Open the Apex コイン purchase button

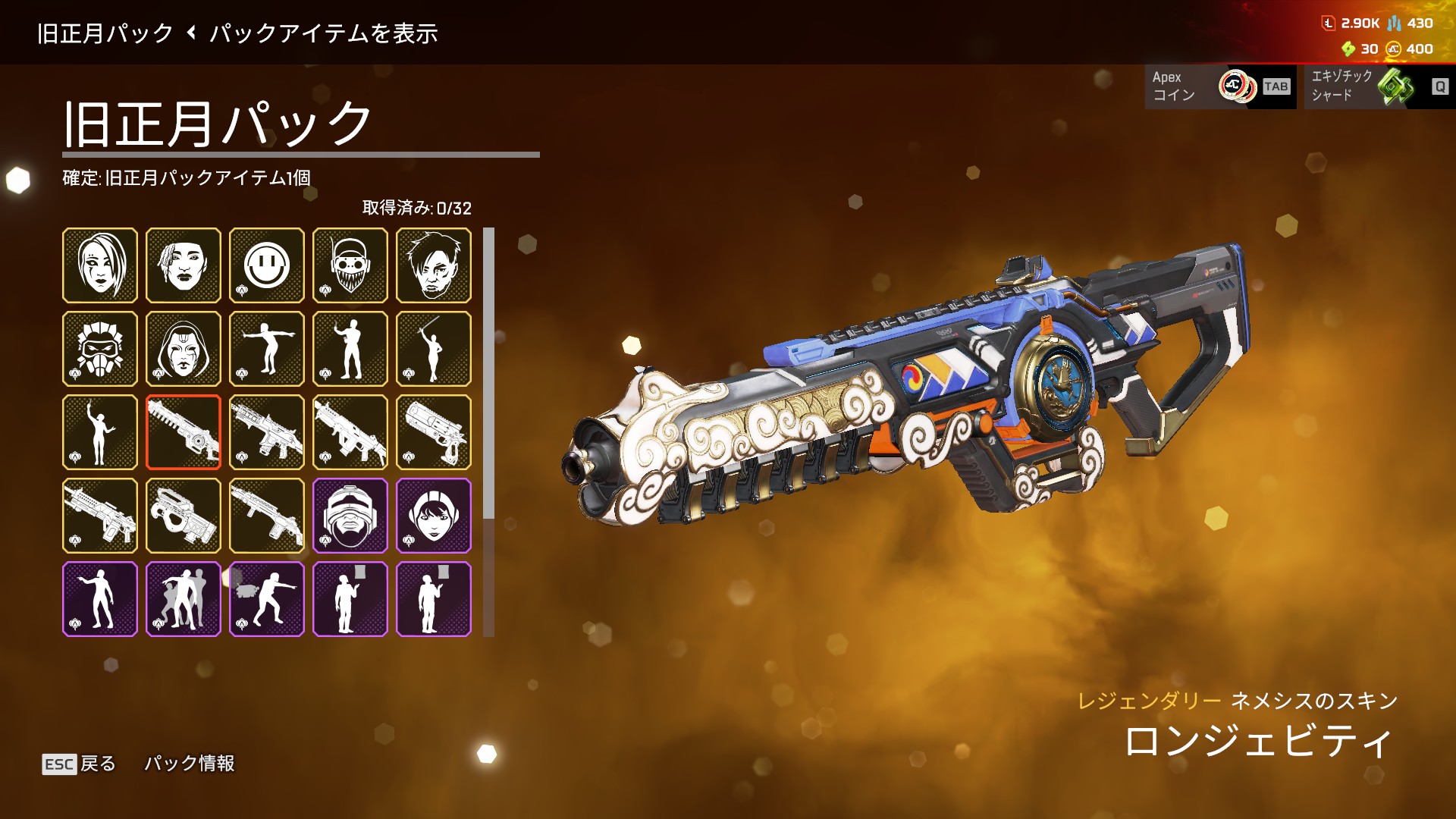(1220, 86)
